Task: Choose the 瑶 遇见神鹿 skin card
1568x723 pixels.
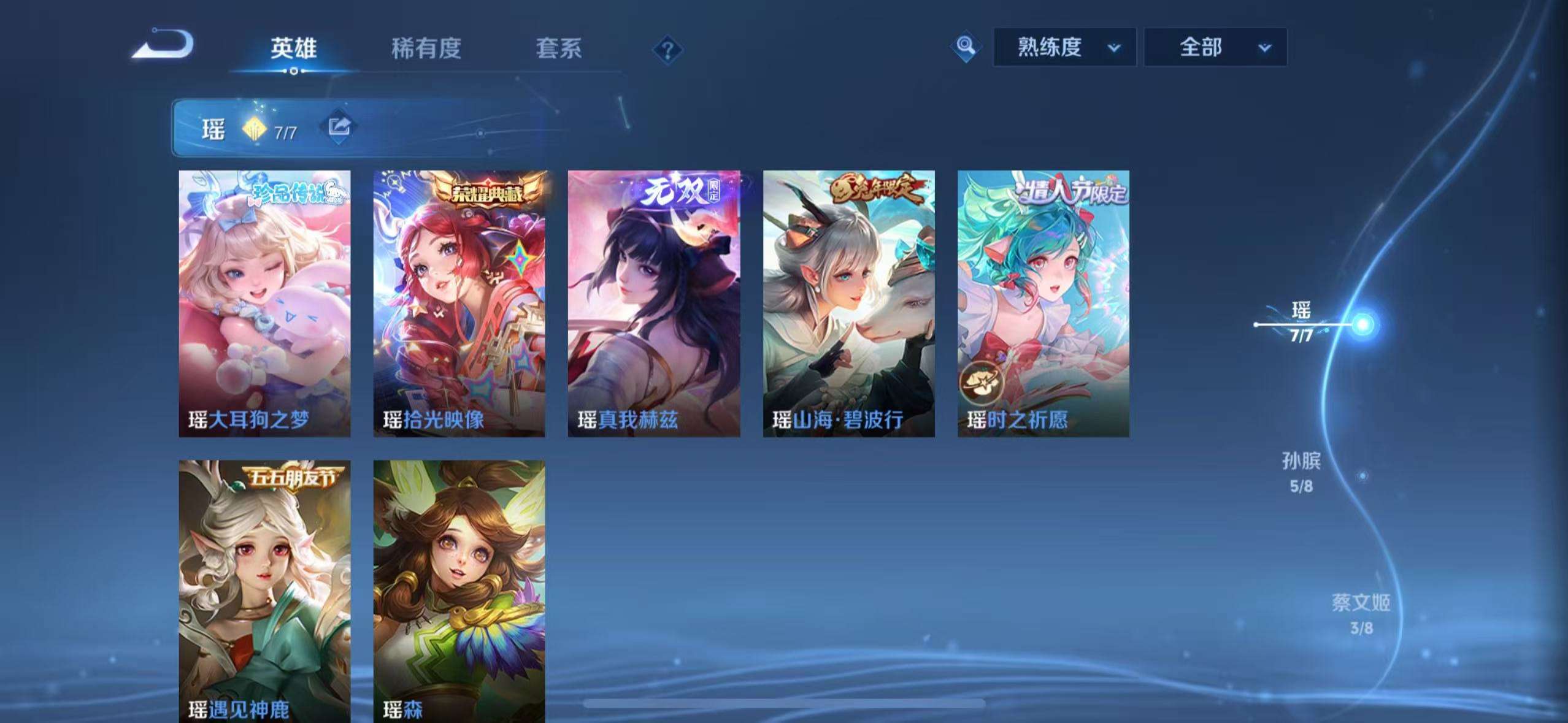Action: [264, 591]
